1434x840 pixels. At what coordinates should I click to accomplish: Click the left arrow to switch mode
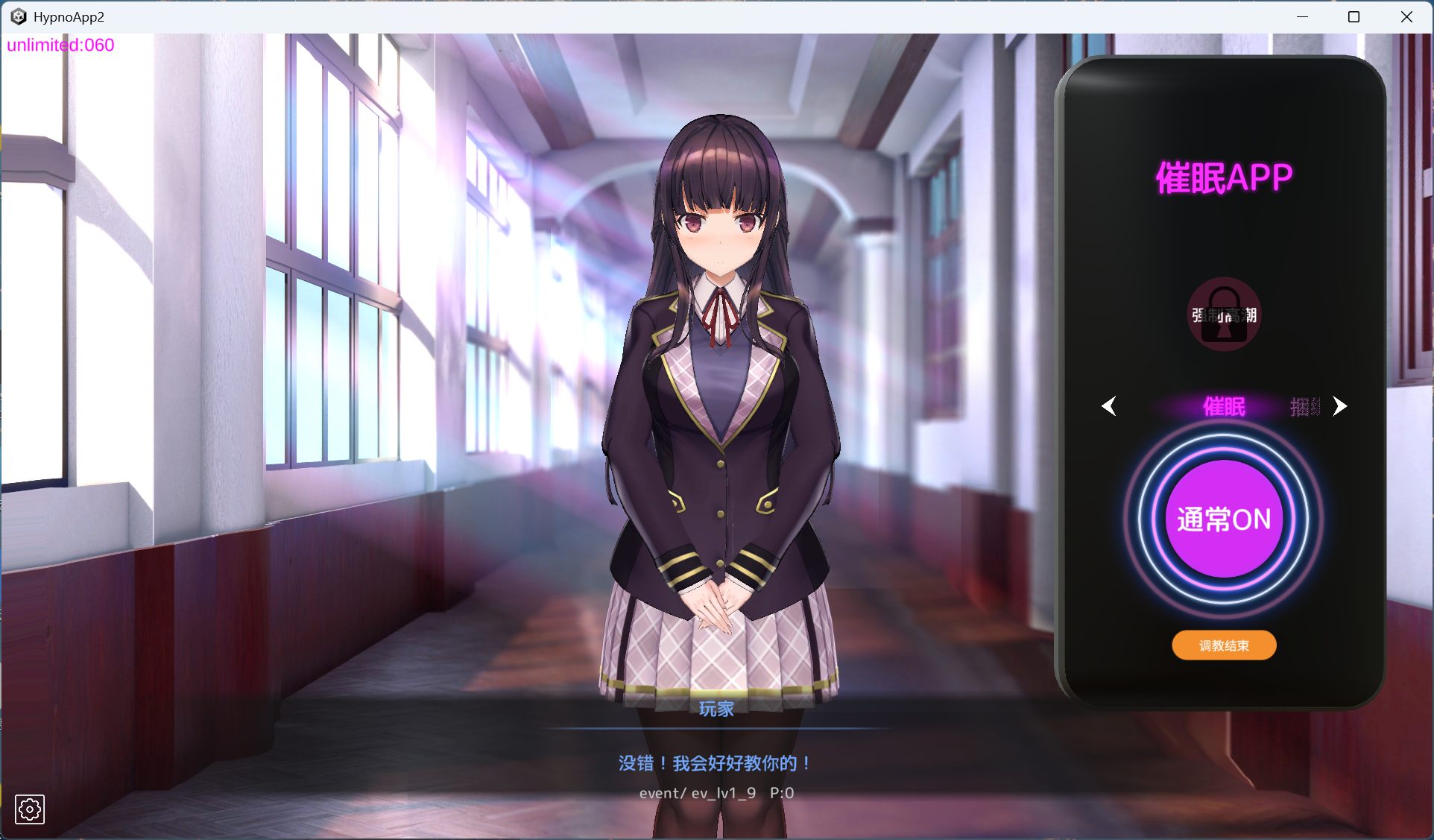coord(1110,406)
